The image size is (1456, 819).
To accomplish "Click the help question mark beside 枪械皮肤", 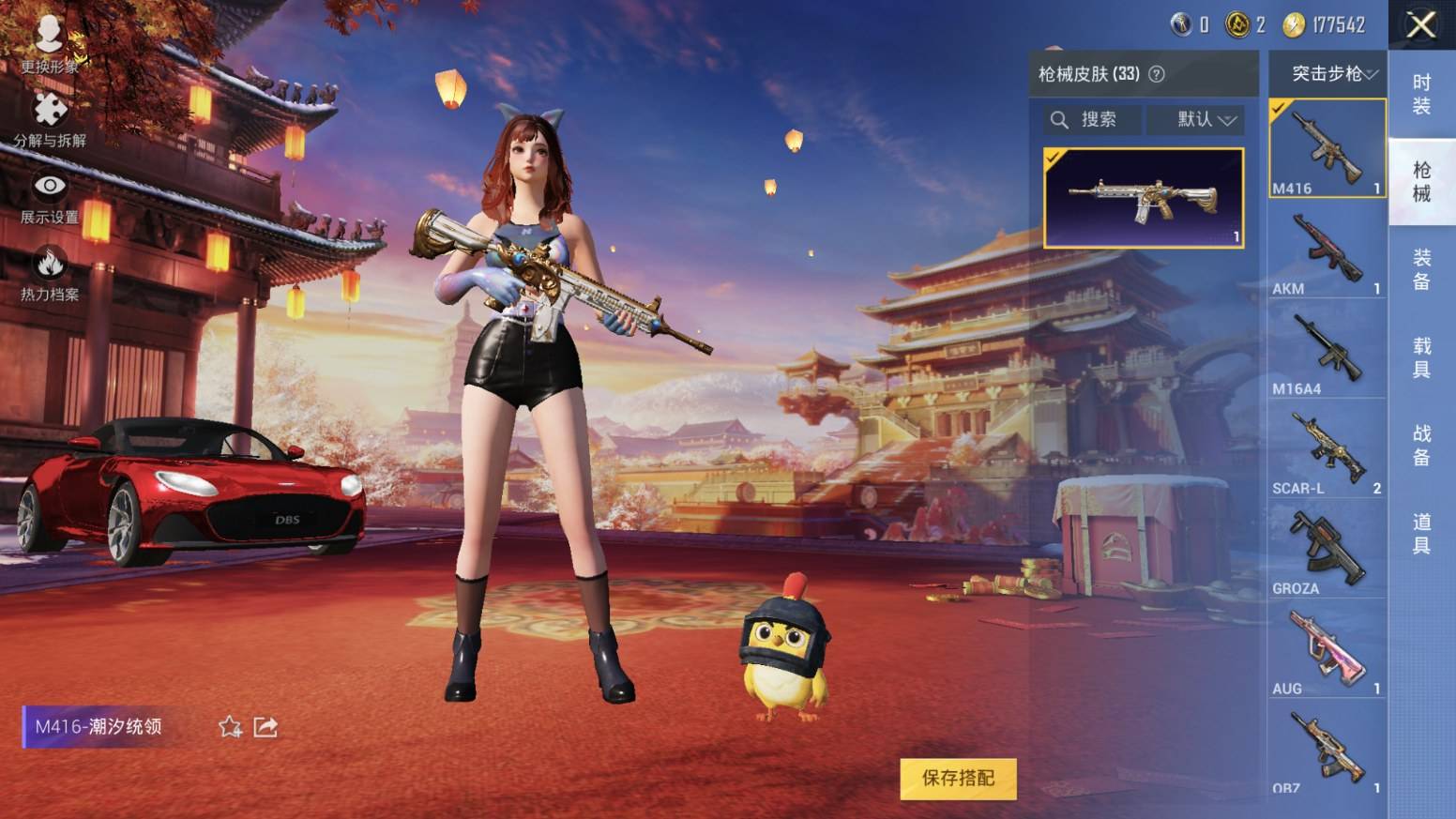I will [x=1157, y=74].
